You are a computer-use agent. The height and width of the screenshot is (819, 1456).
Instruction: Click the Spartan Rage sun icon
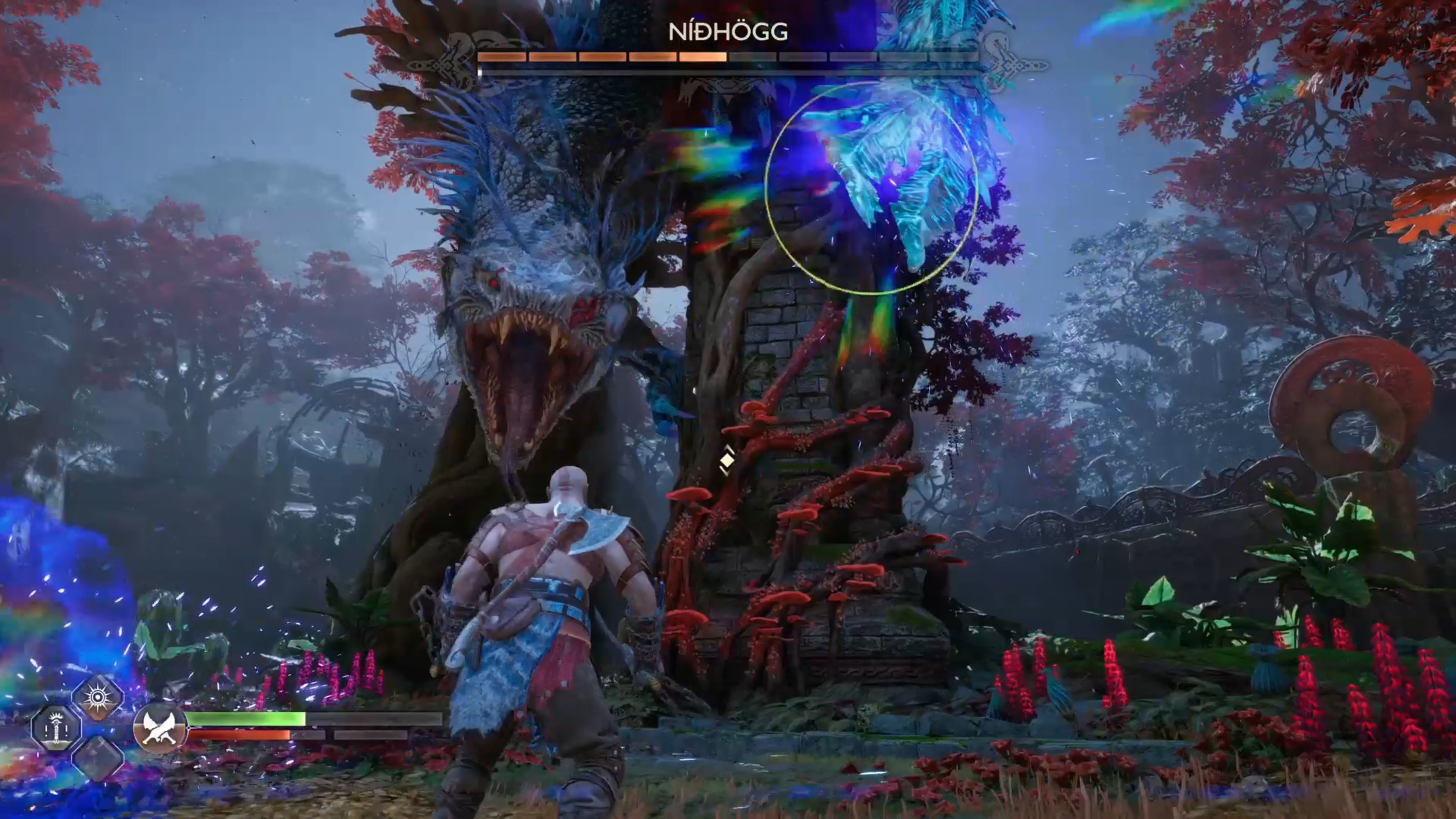tap(98, 696)
